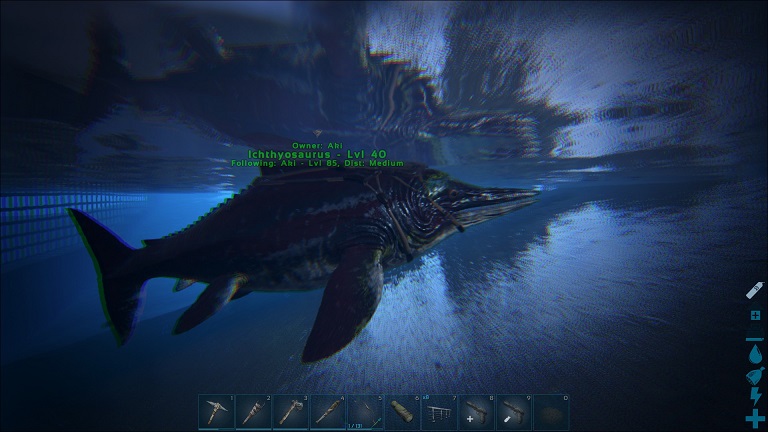Image resolution: width=768 pixels, height=432 pixels.
Task: Click the dark pile item in slot 0
Action: [552, 411]
